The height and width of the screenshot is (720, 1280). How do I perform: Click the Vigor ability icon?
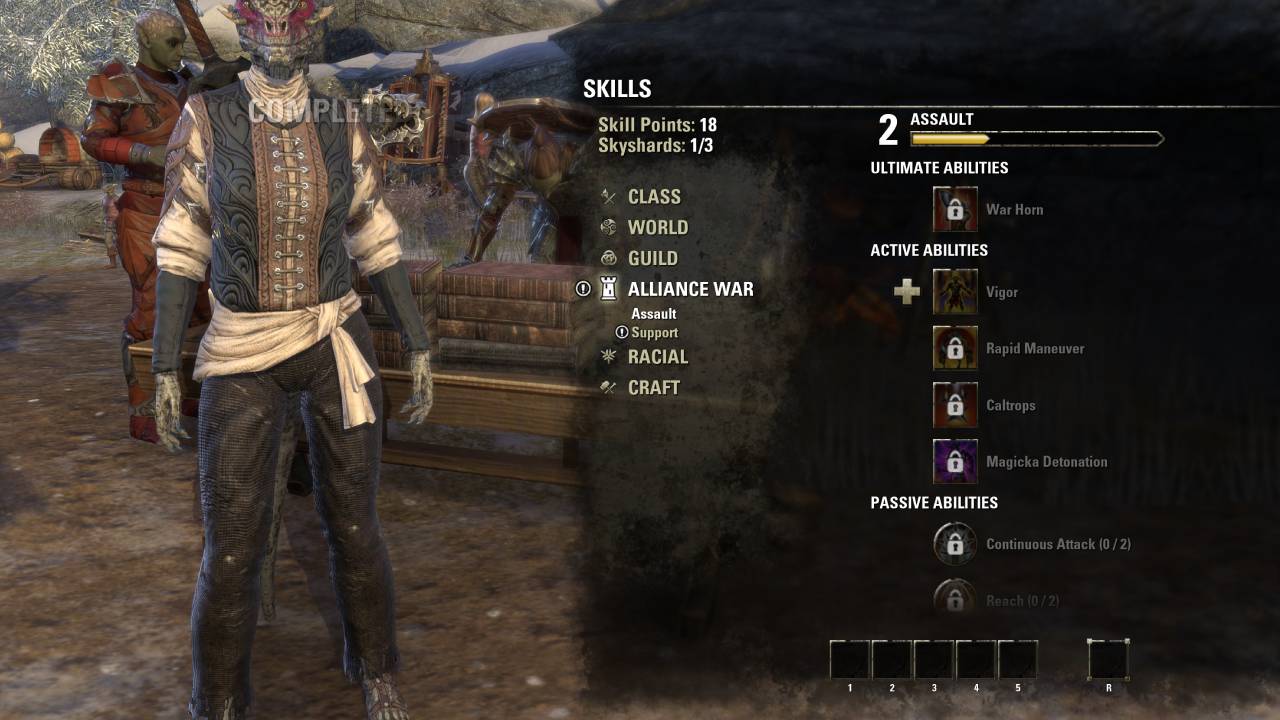[955, 292]
